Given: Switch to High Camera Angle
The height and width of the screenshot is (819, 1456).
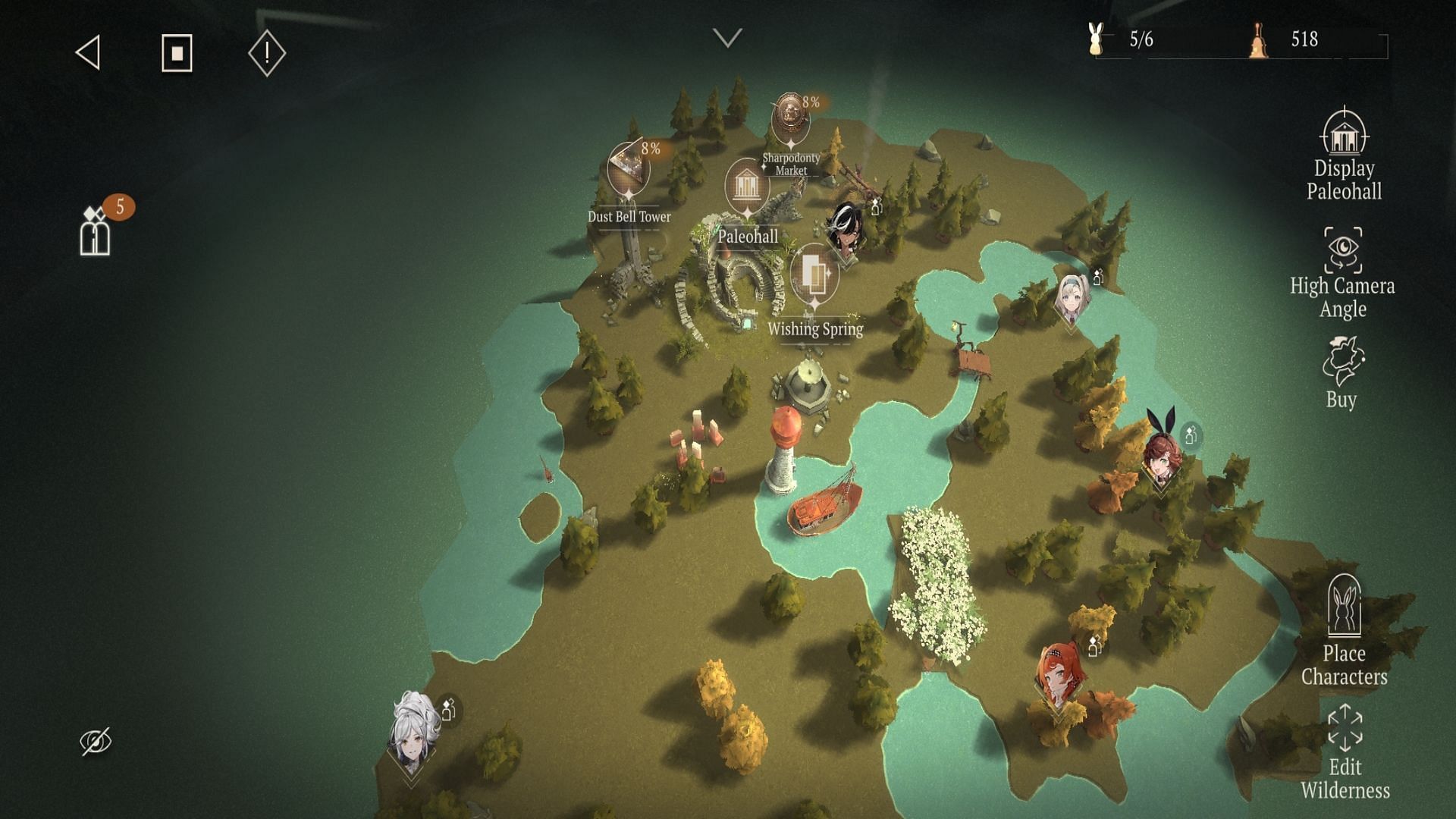Looking at the screenshot, I should pos(1343,273).
